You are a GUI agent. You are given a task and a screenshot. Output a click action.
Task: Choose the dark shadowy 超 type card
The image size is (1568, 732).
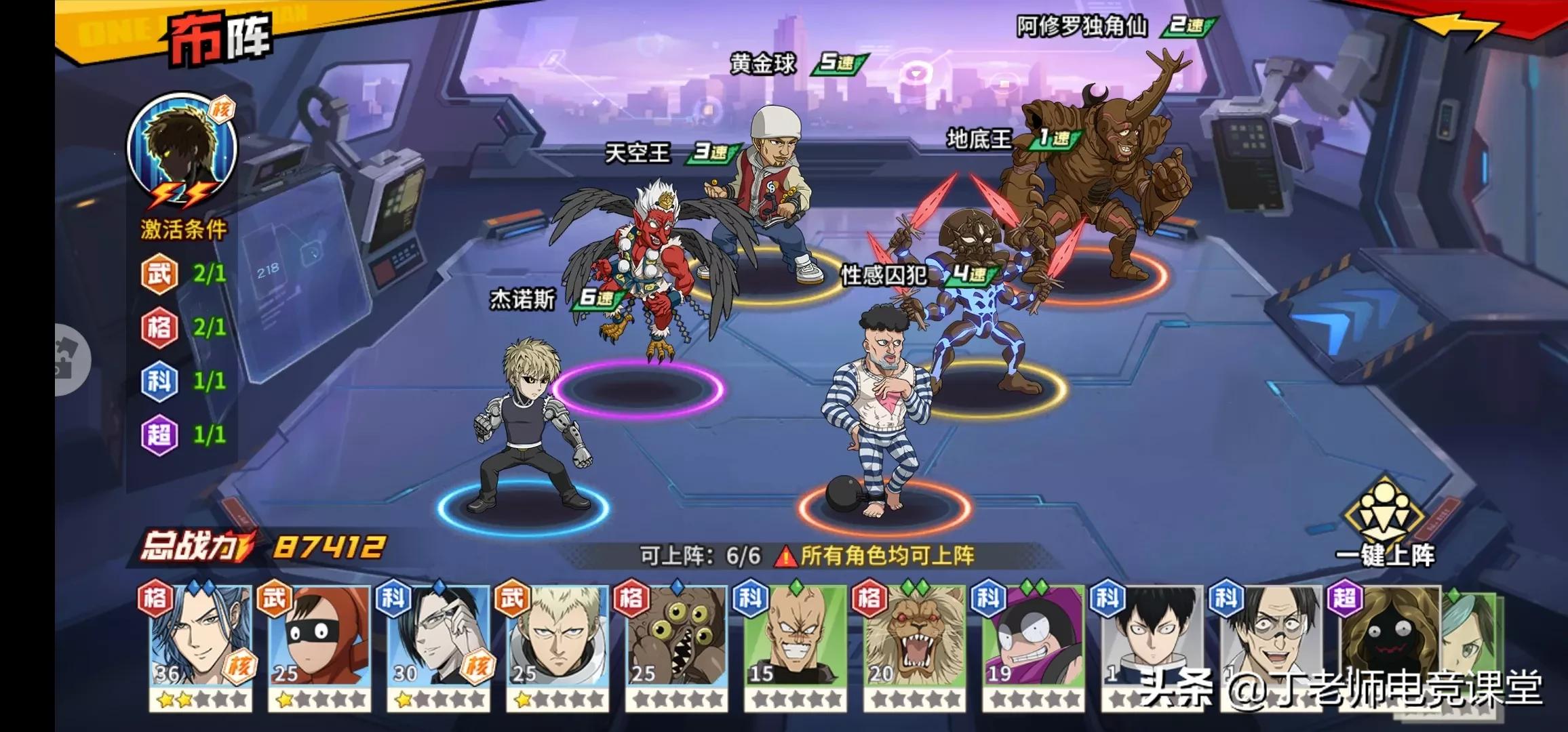coord(1387,637)
